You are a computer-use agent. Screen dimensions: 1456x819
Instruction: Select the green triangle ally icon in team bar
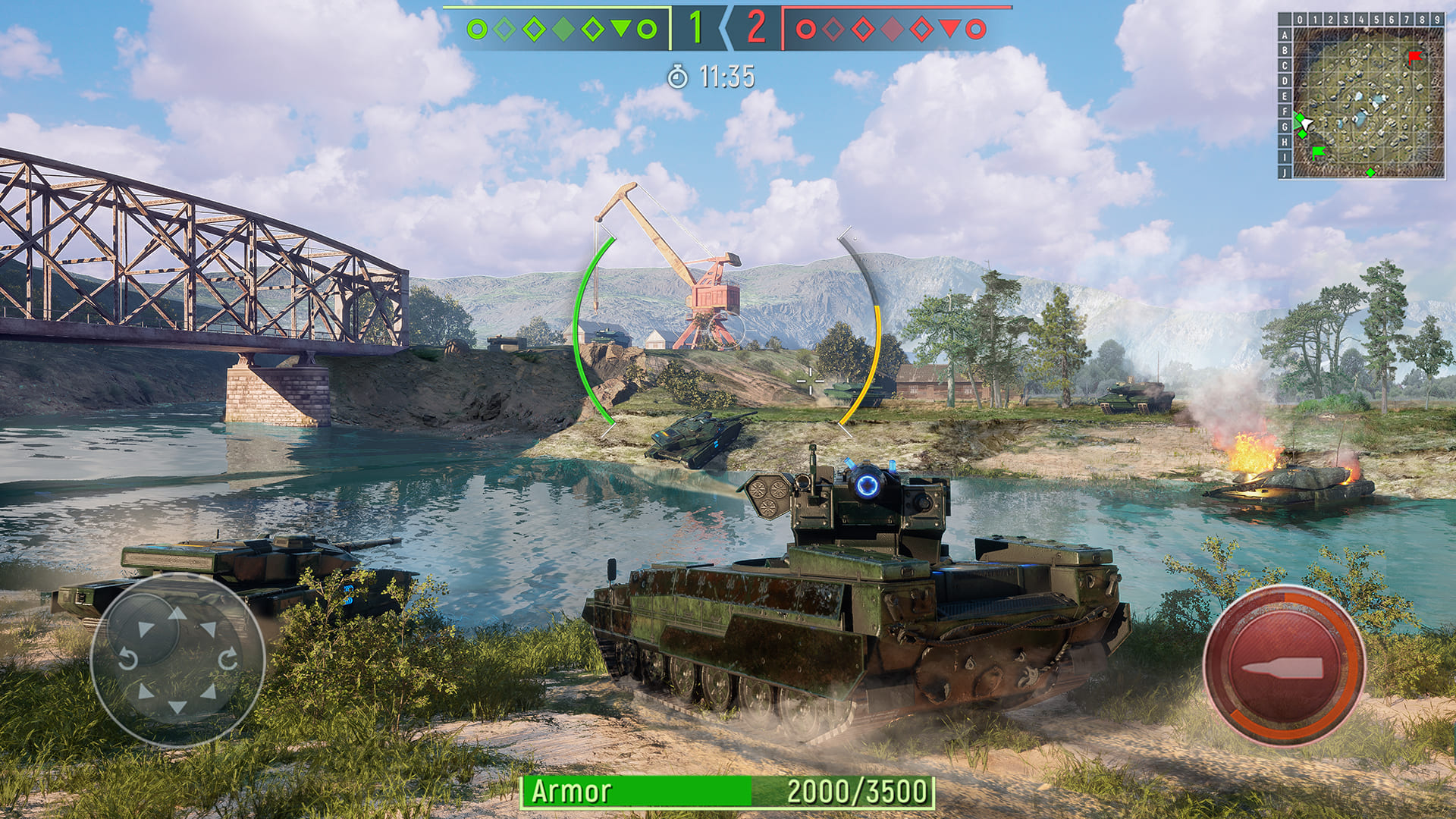coord(620,30)
